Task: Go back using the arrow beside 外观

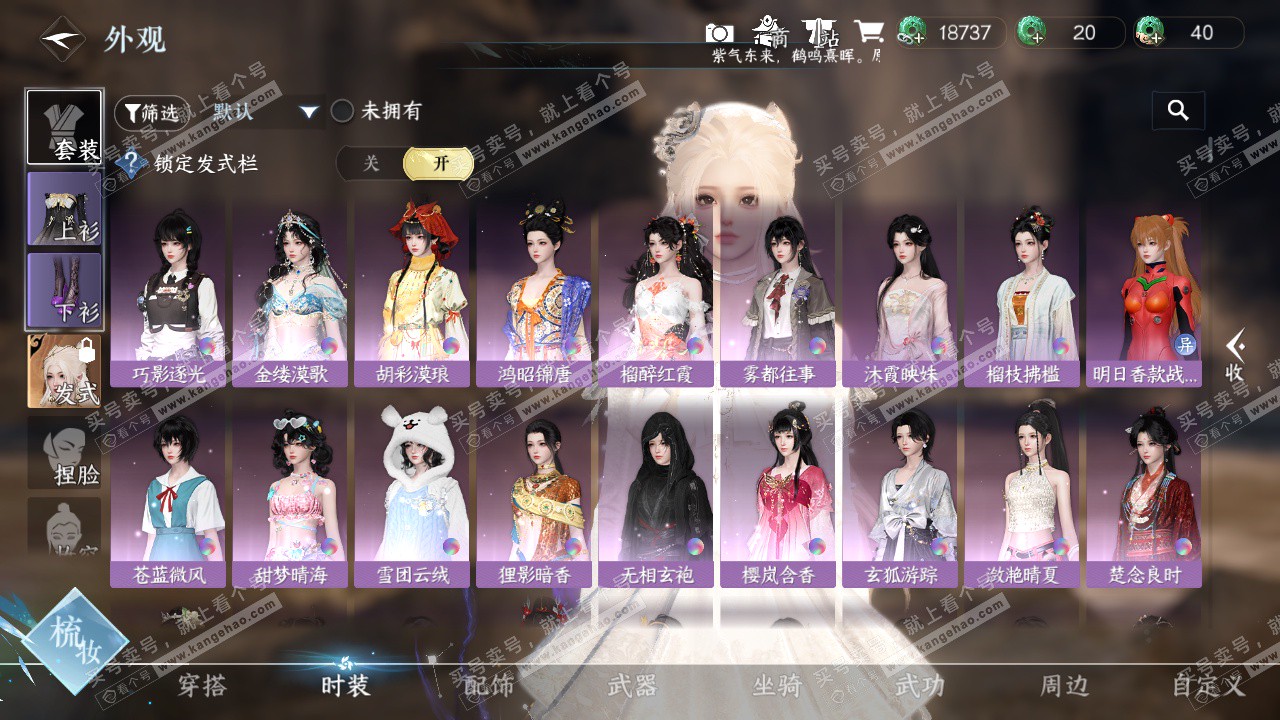Action: click(61, 40)
